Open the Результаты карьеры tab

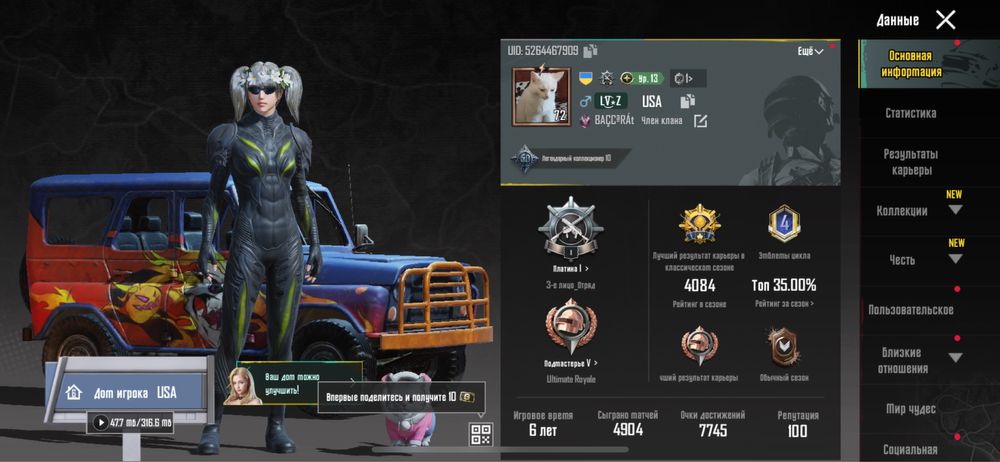[910, 162]
